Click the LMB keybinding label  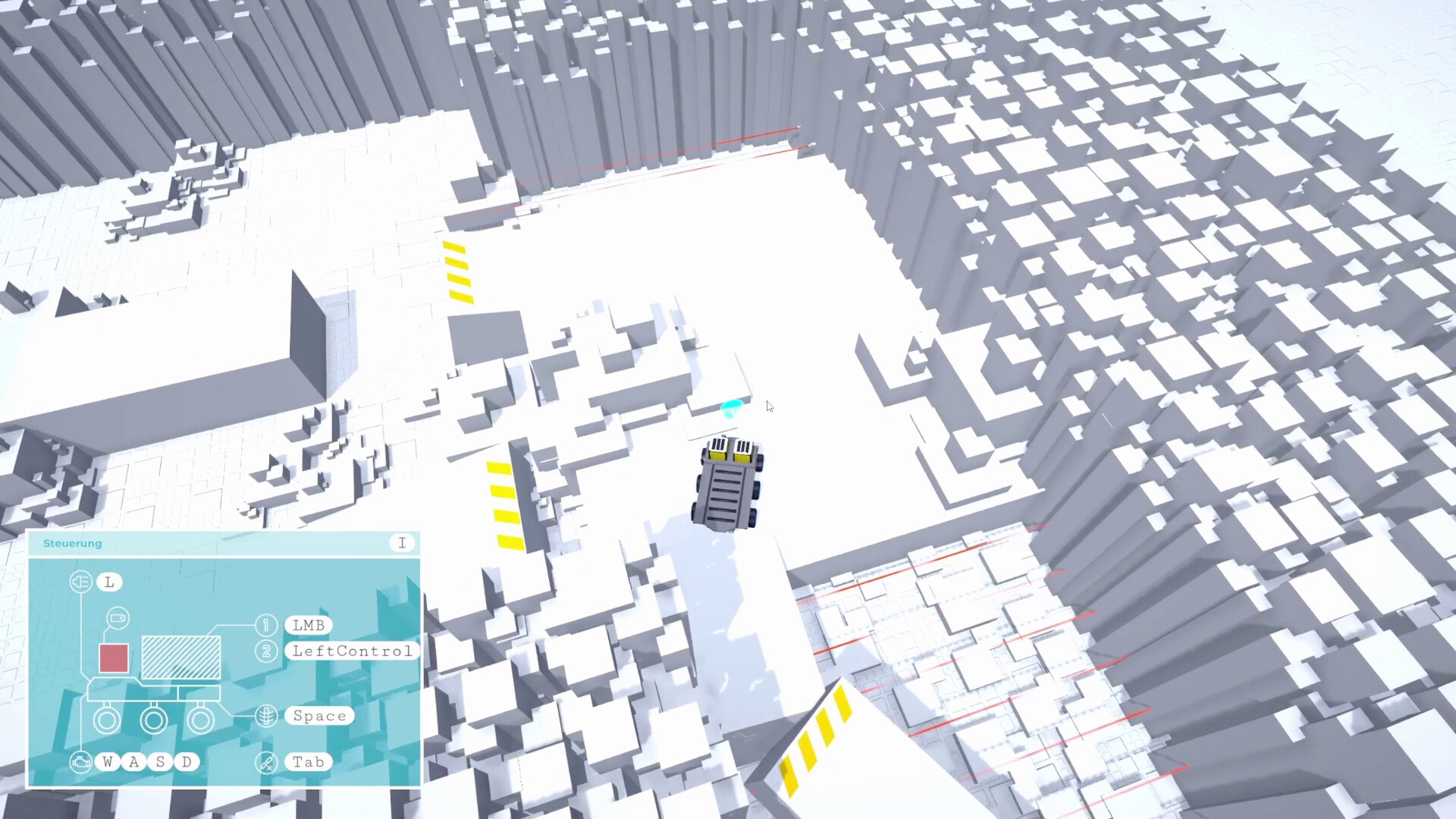click(x=308, y=625)
